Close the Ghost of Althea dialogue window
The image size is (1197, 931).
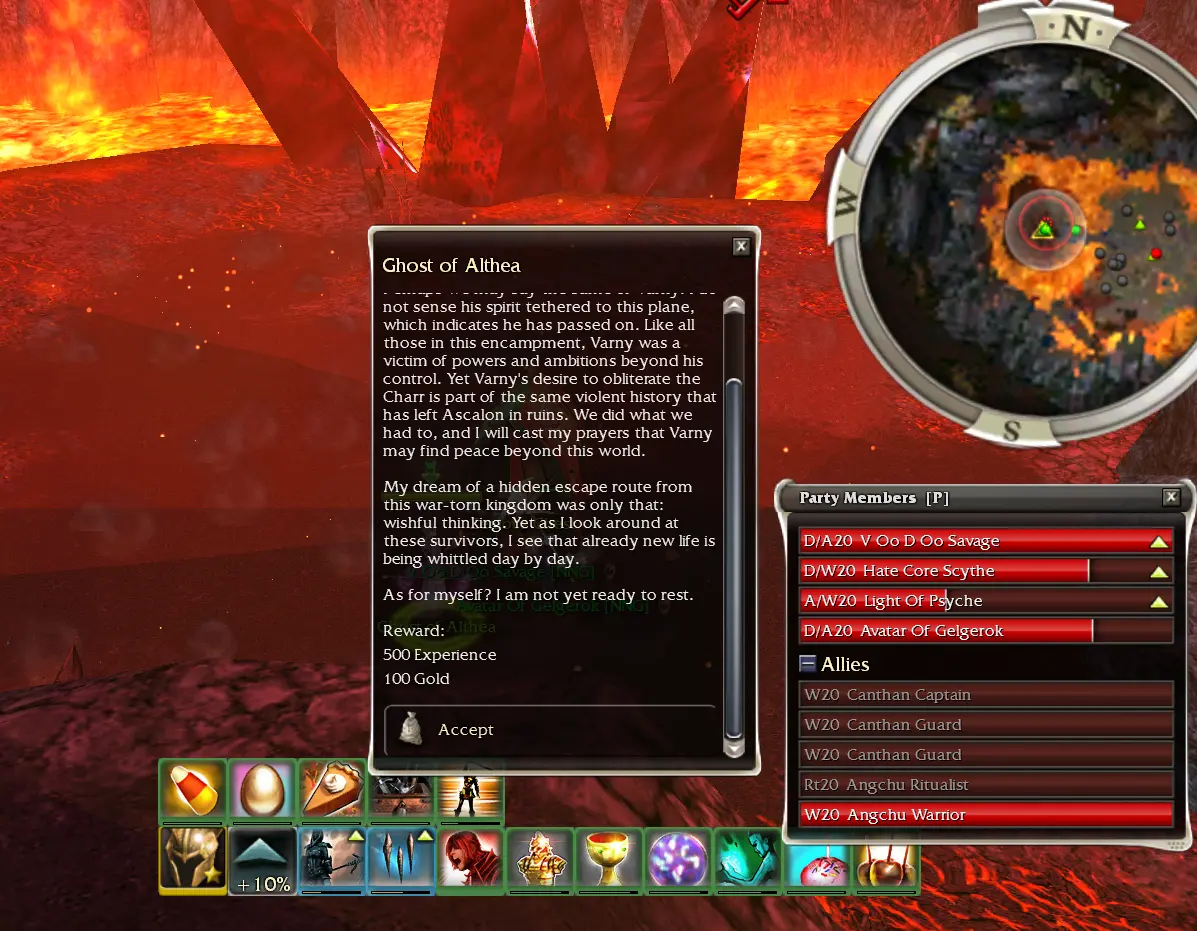tap(741, 246)
